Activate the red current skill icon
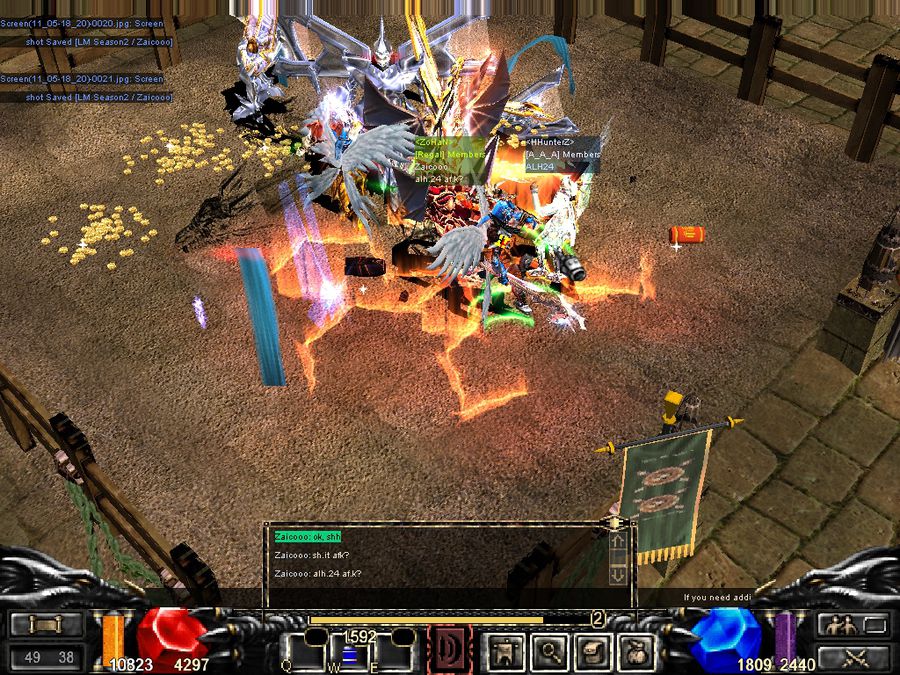This screenshot has height=675, width=900. (x=450, y=649)
